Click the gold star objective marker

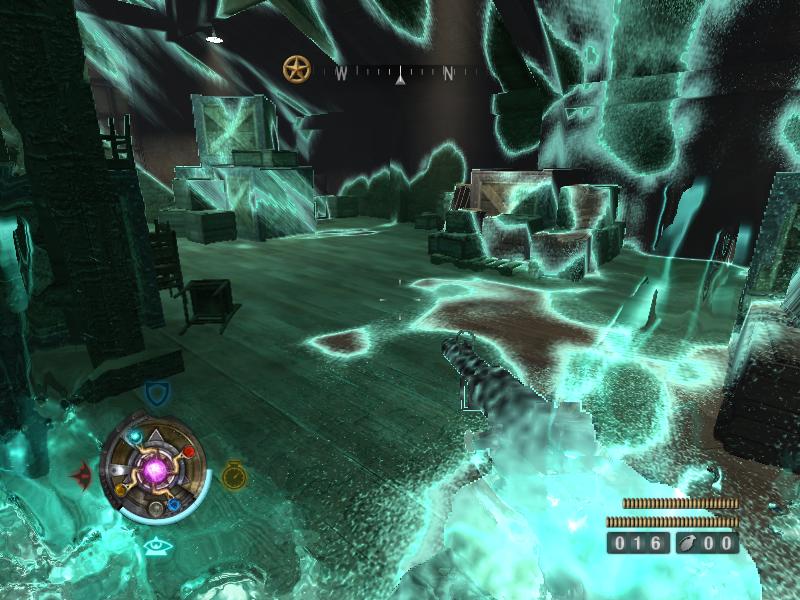(x=297, y=68)
